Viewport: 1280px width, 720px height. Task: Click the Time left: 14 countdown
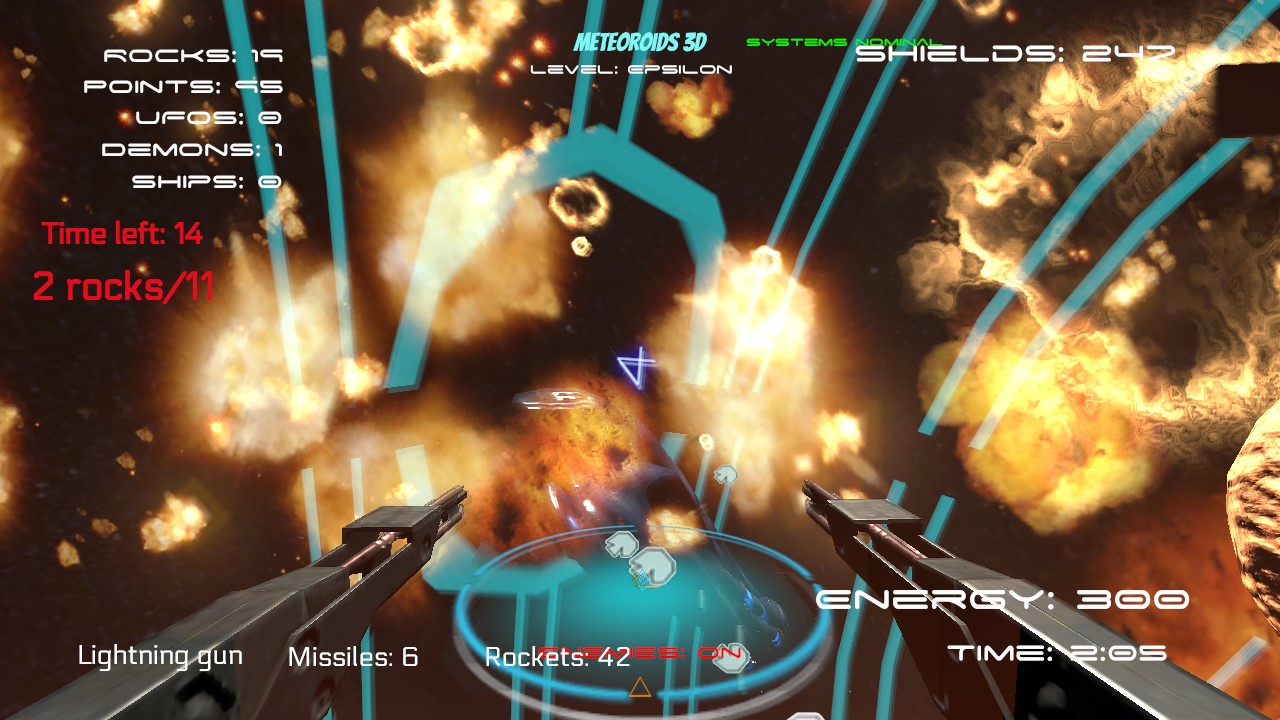(x=121, y=233)
